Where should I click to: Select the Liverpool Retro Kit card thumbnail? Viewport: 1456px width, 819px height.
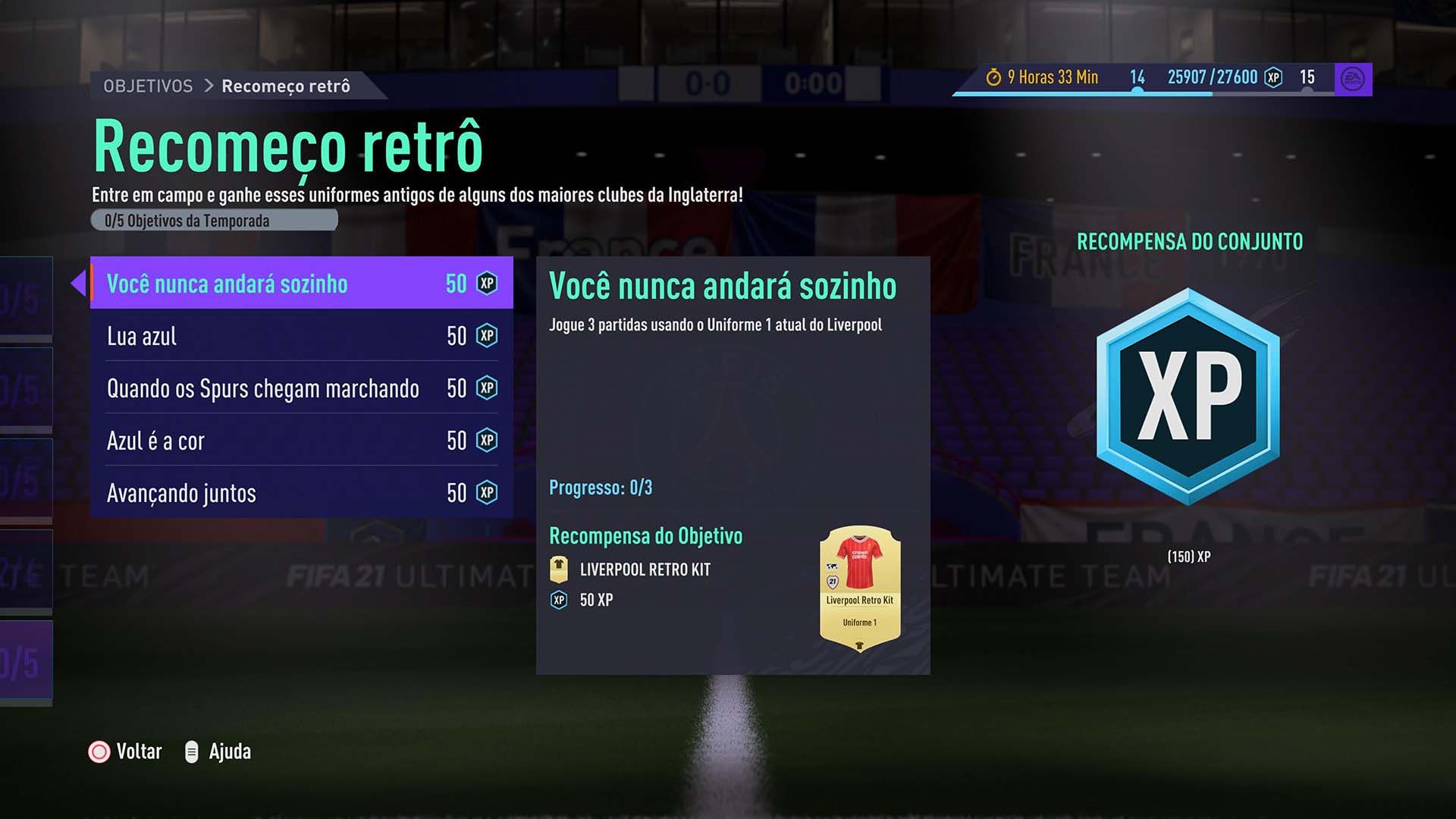coord(861,588)
